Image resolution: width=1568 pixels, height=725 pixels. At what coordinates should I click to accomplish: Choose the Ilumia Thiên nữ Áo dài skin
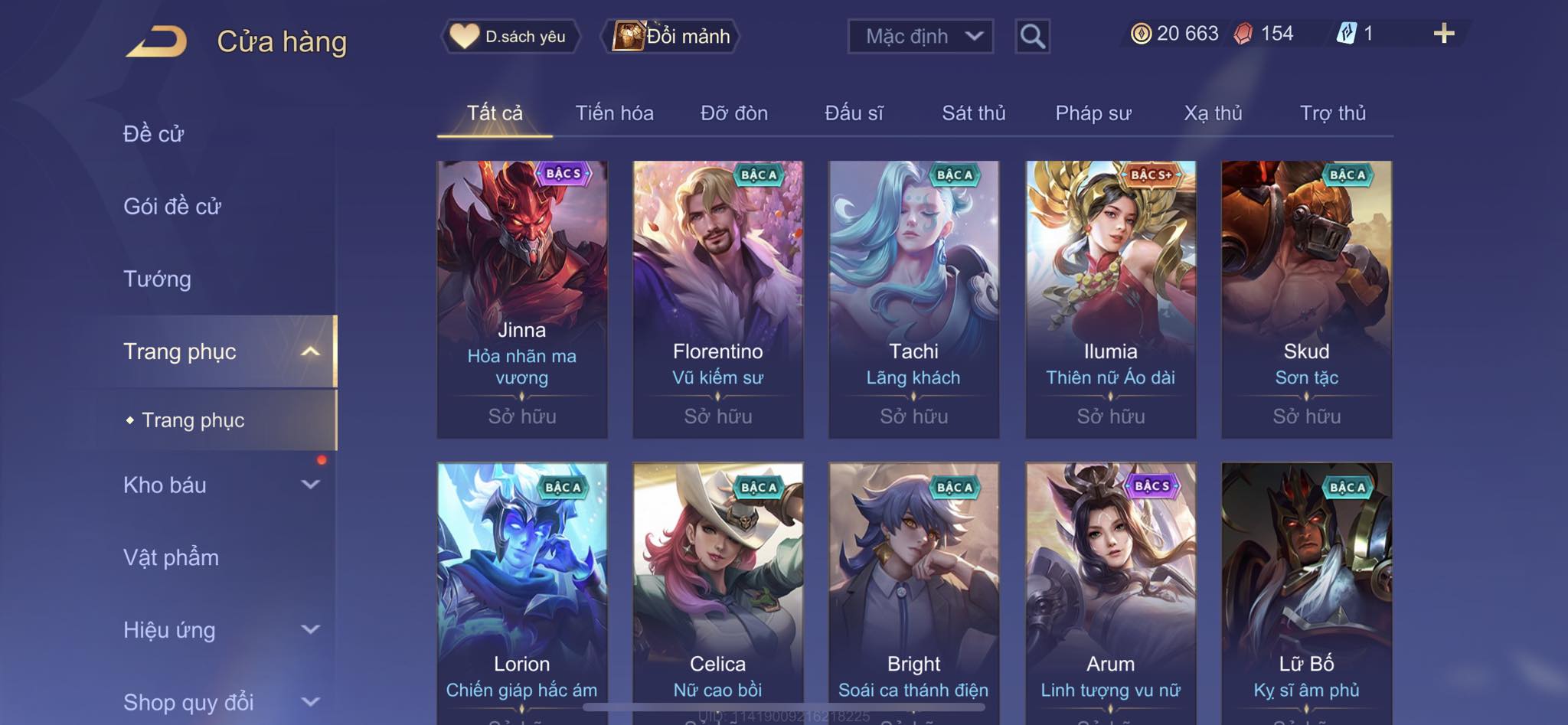coord(1110,299)
